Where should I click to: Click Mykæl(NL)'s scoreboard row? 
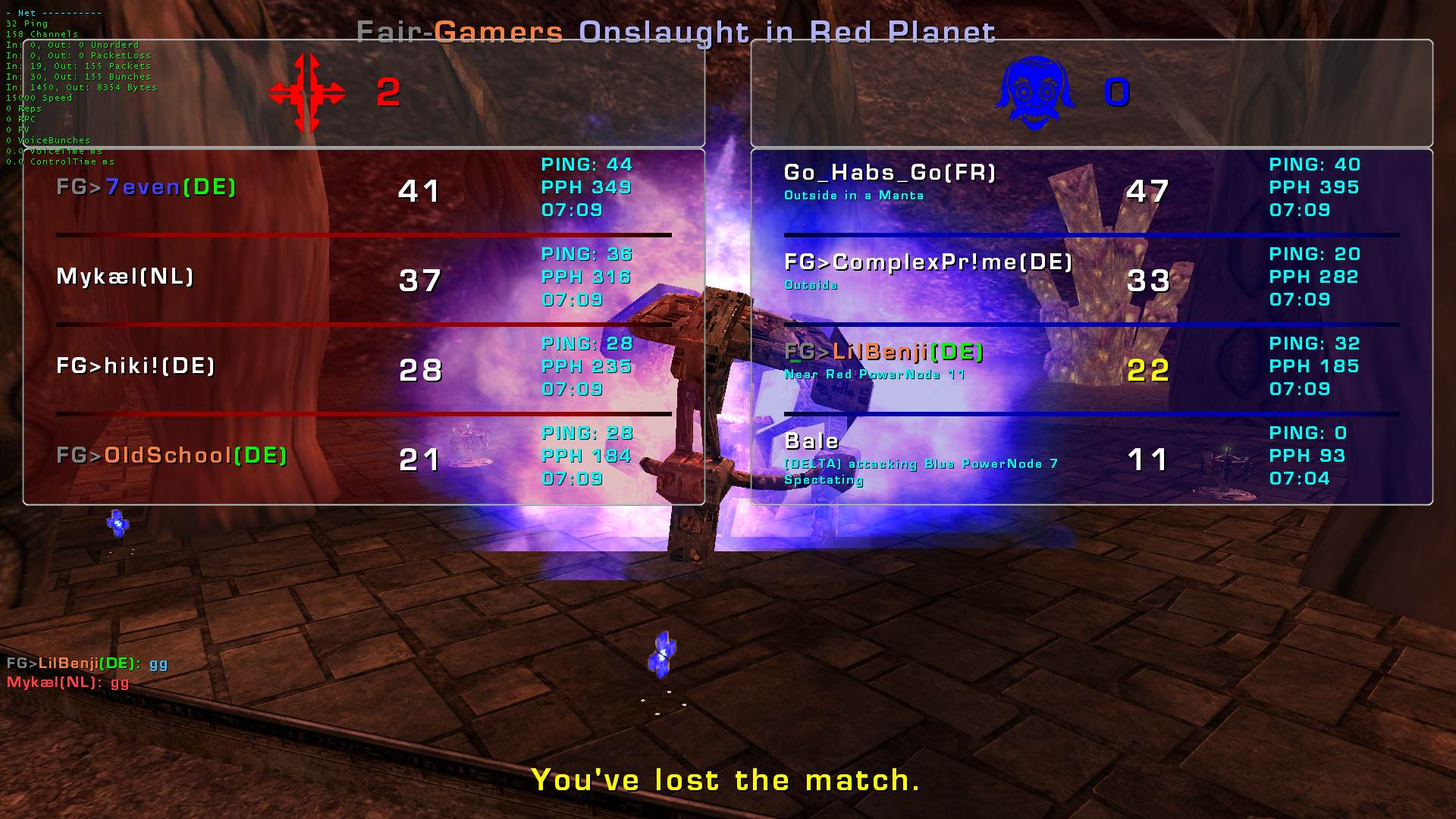(125, 277)
